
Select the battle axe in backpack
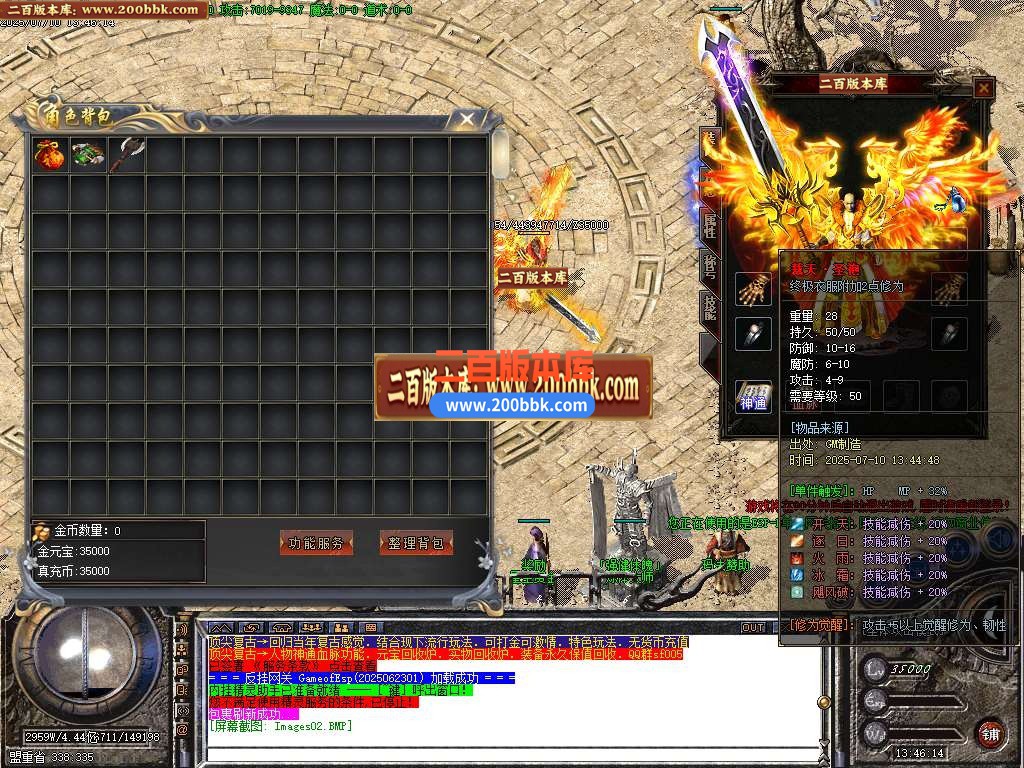pyautogui.click(x=128, y=155)
